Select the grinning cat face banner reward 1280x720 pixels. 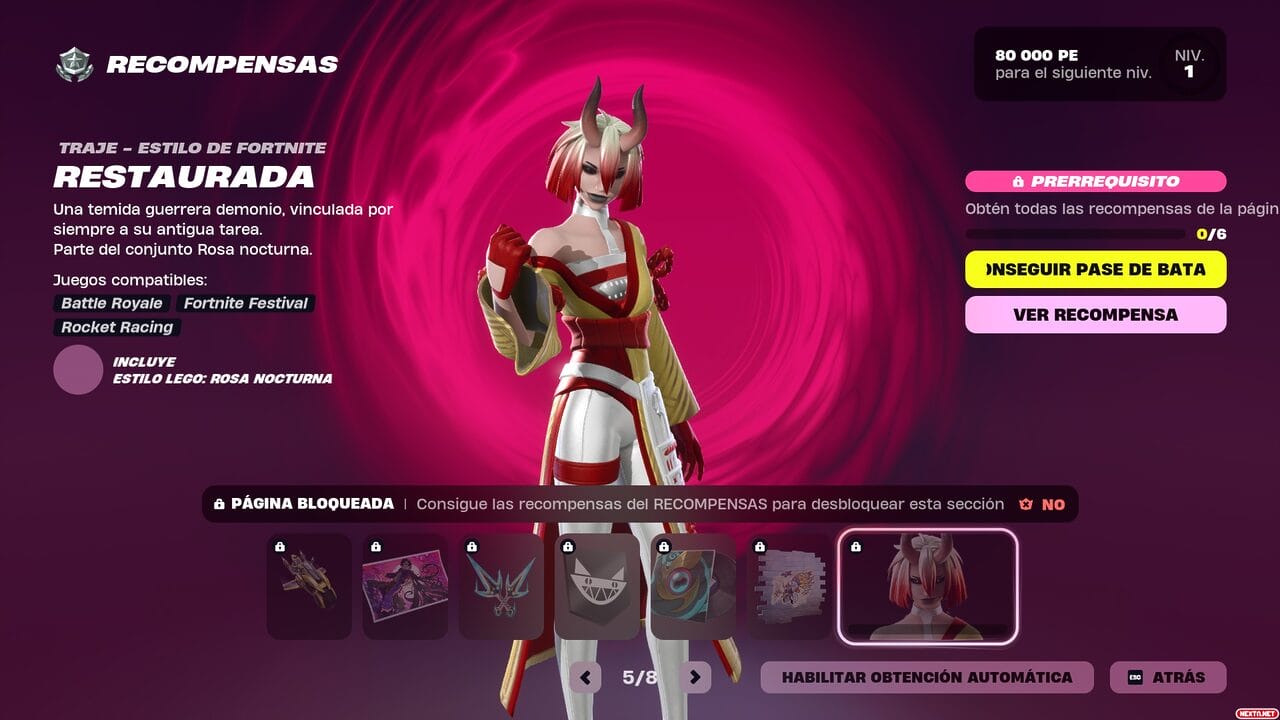597,587
